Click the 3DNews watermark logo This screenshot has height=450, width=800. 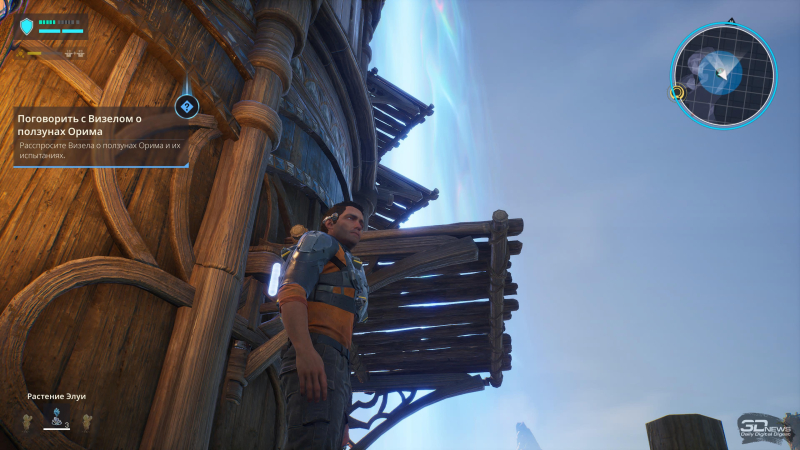(x=763, y=426)
